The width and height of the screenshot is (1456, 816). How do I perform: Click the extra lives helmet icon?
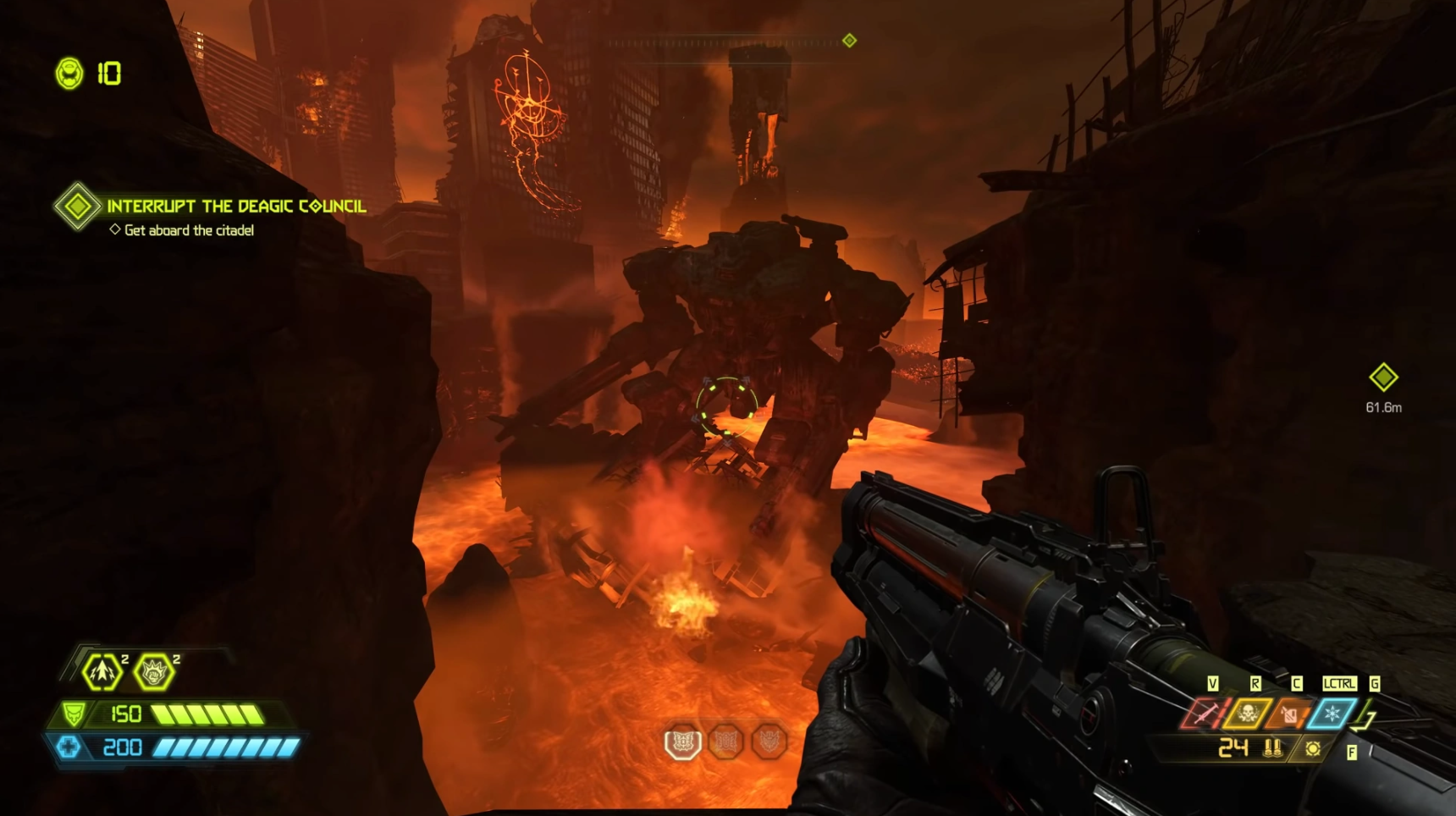(69, 74)
